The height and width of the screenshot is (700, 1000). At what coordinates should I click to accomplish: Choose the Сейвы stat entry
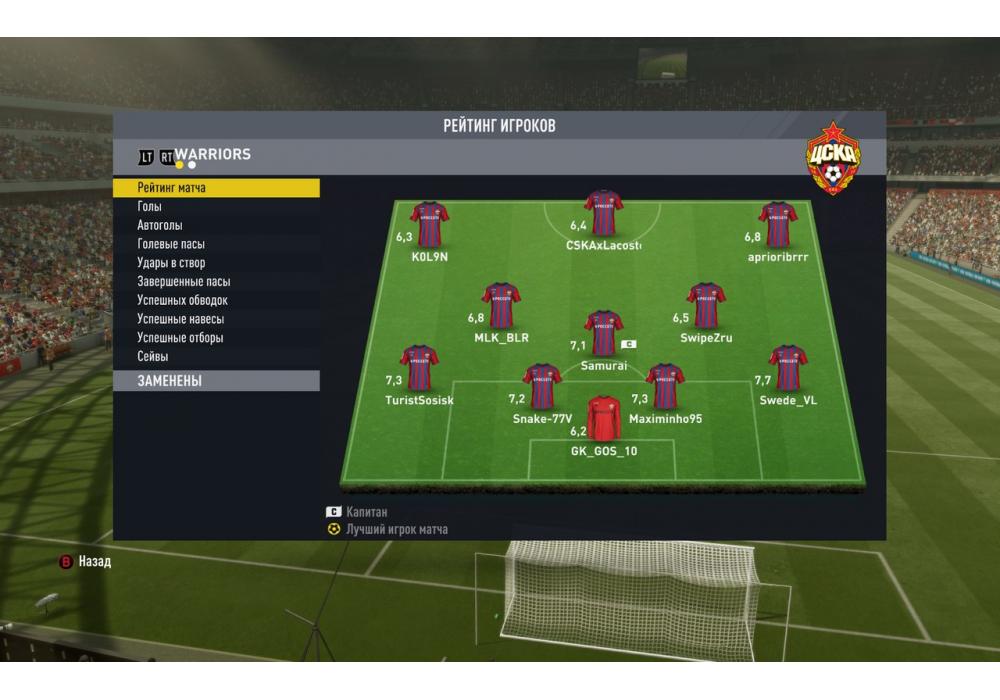click(216, 356)
